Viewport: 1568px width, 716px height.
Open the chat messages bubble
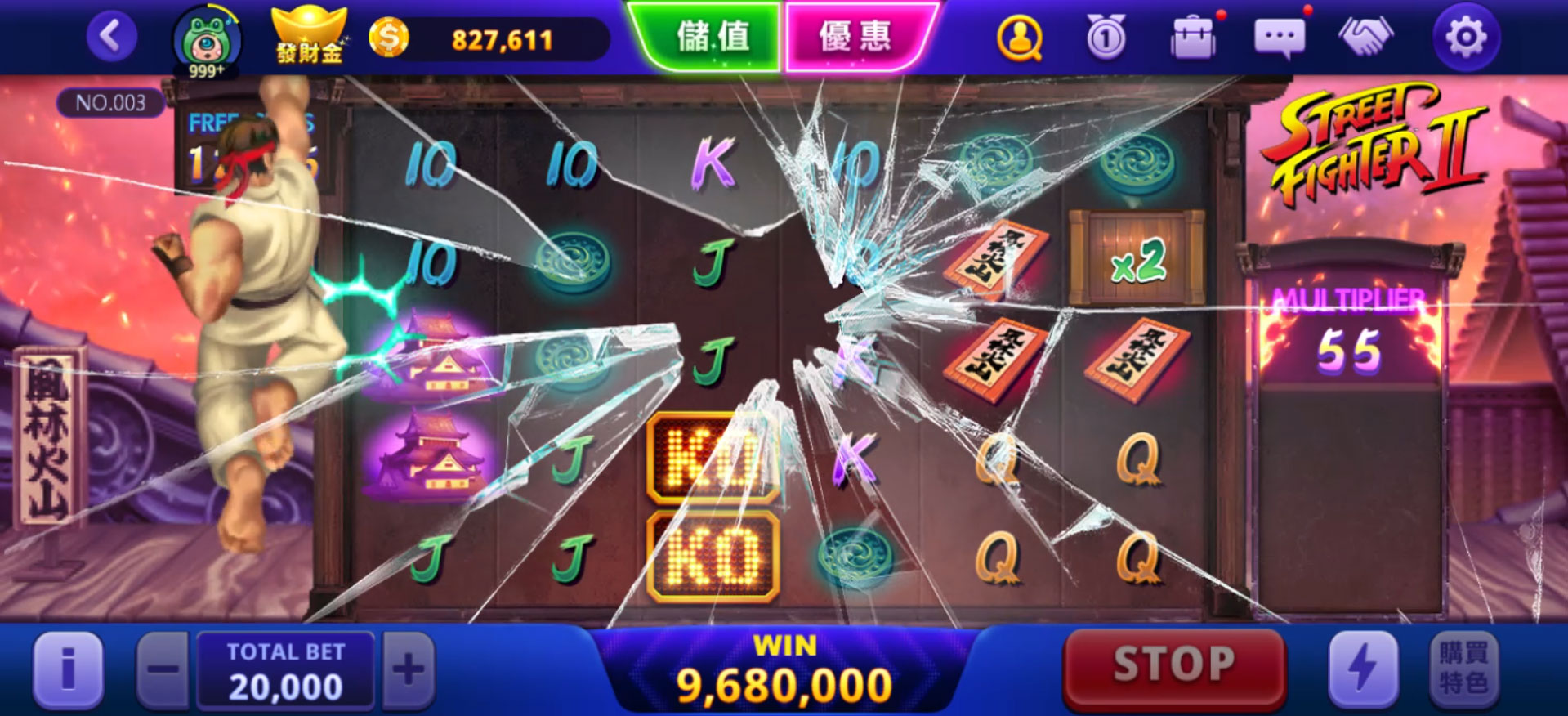point(1279,38)
